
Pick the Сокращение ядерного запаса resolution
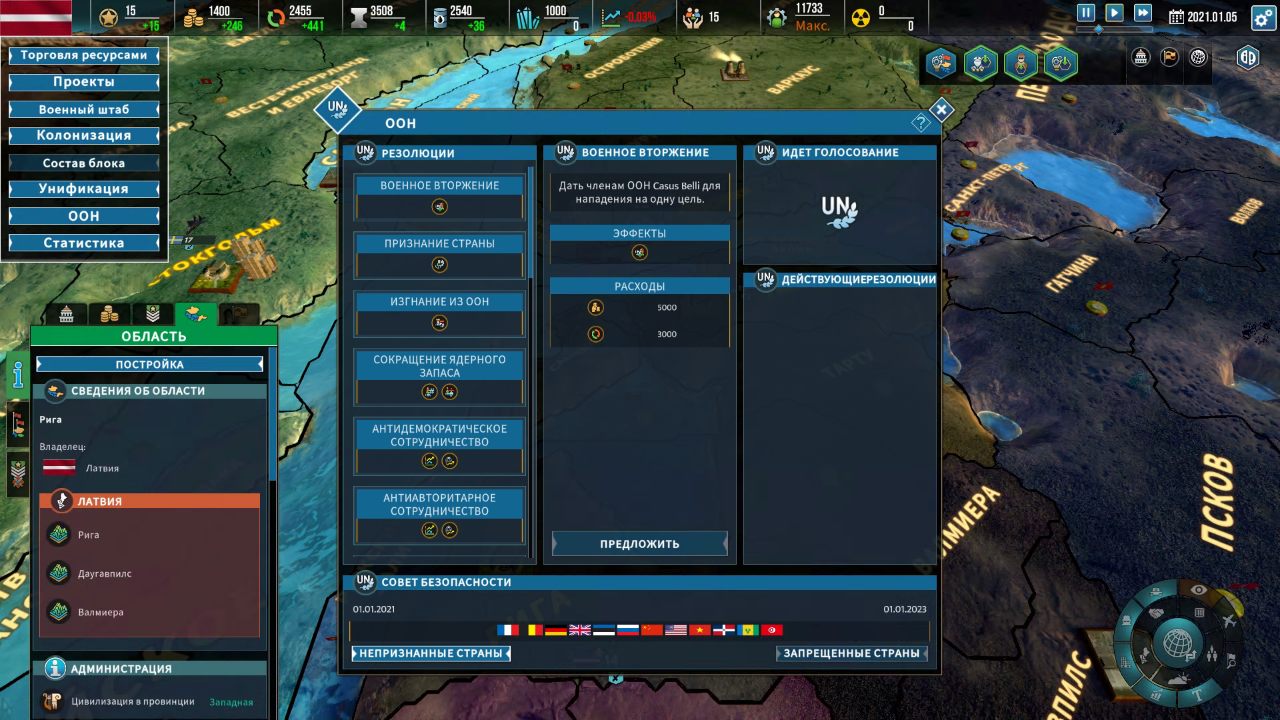[x=439, y=366]
